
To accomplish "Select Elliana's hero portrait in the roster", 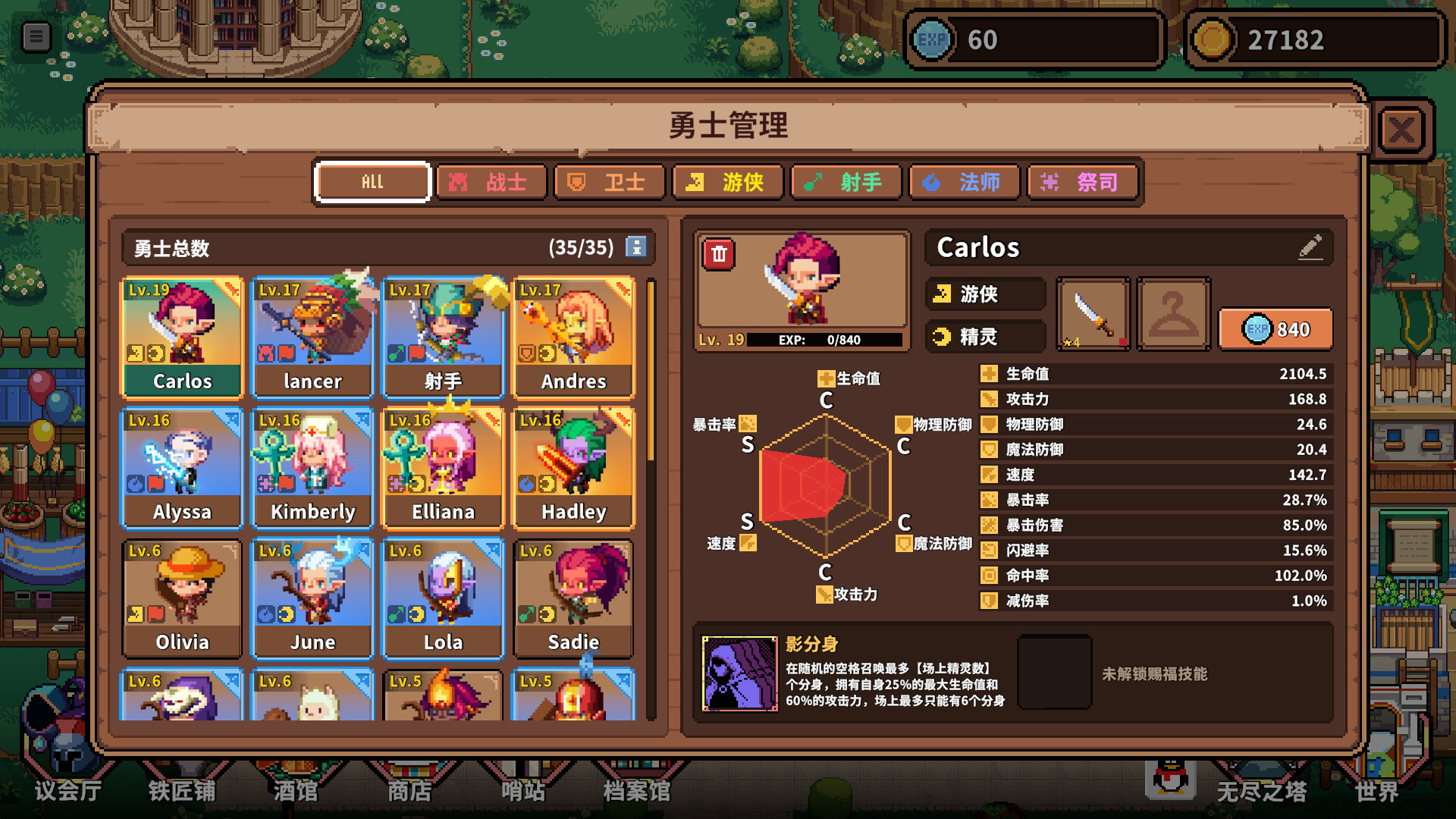I will (443, 466).
